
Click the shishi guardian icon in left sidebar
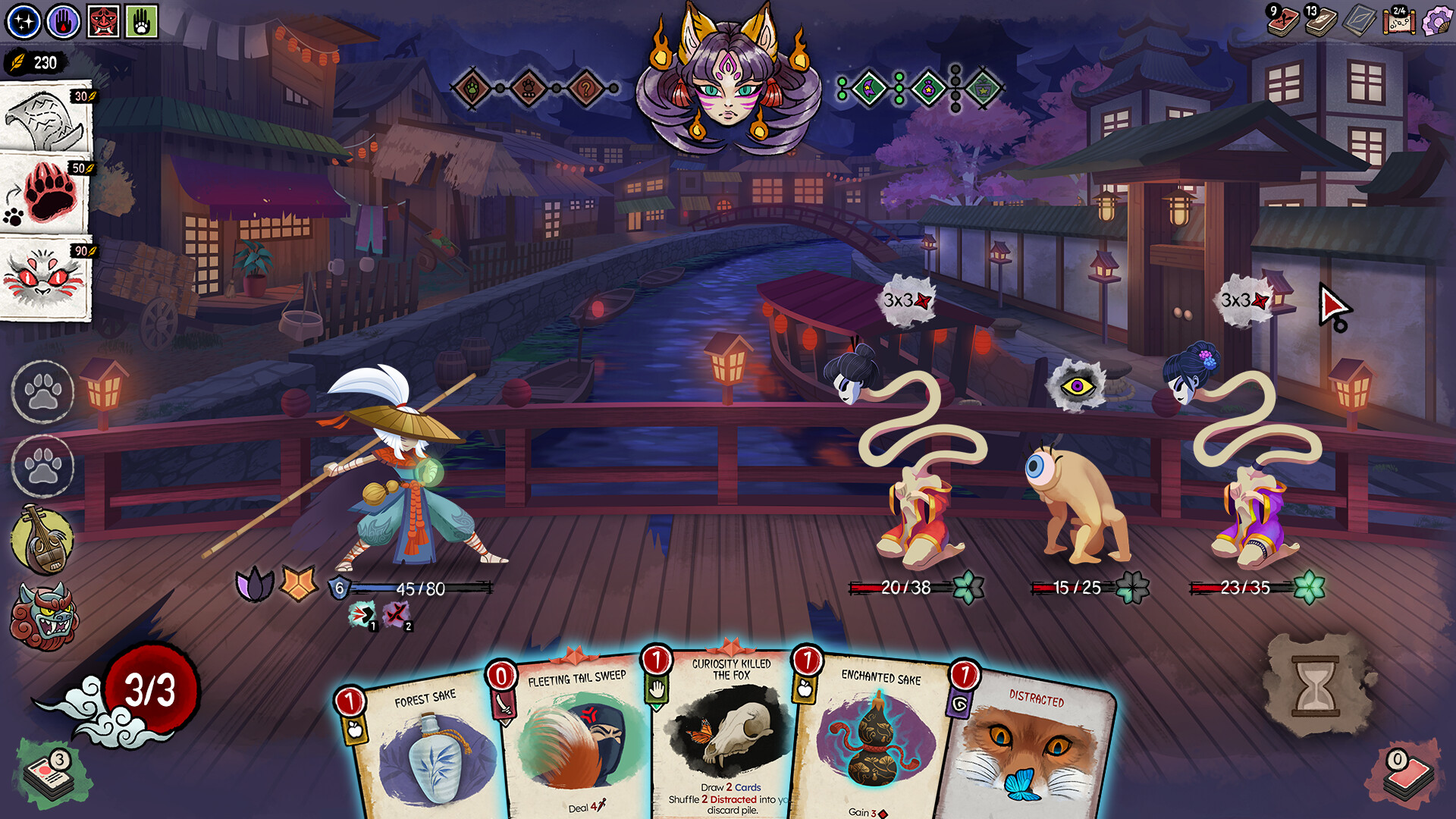(38, 607)
